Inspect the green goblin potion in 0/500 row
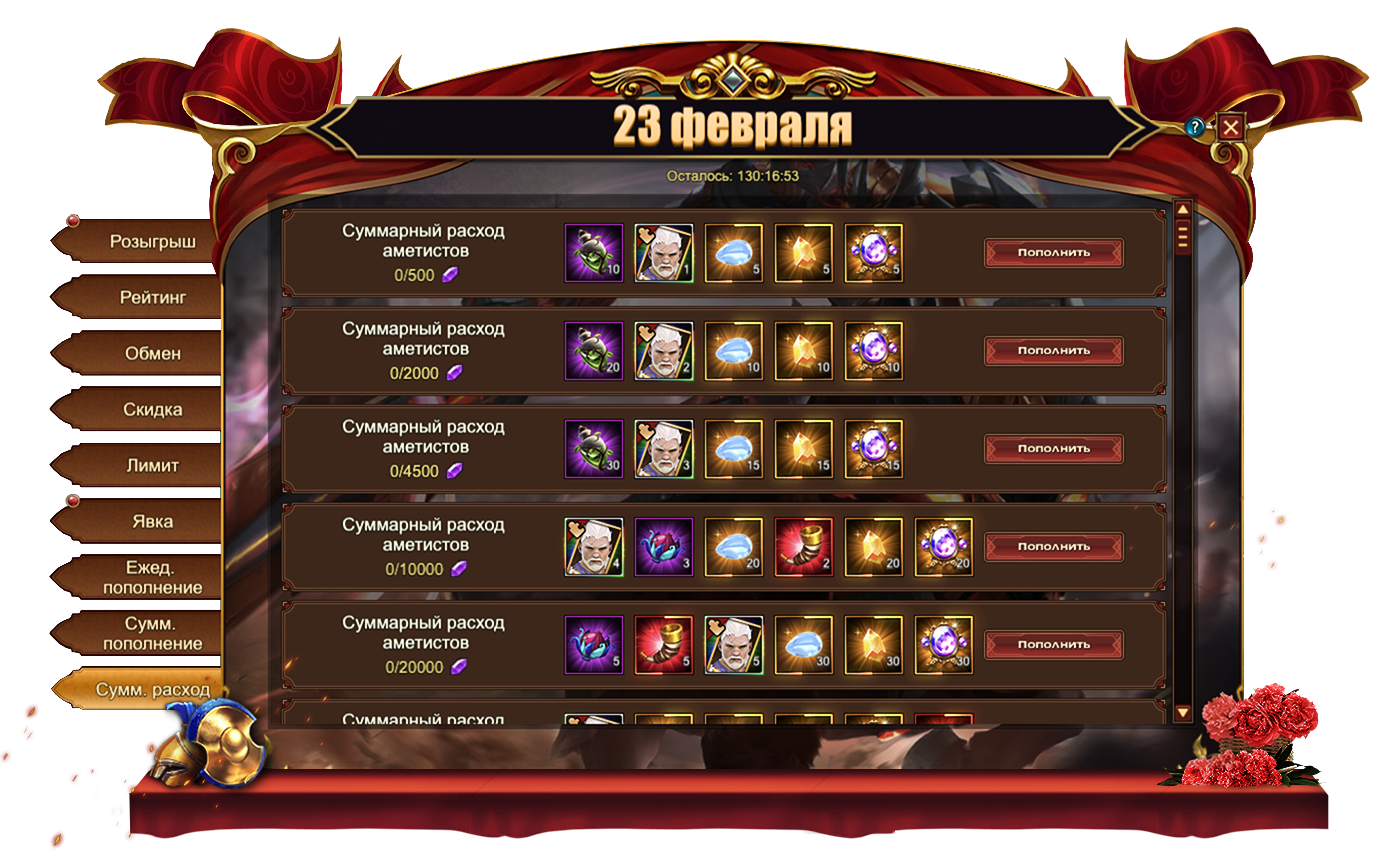This screenshot has width=1380, height=860. tap(594, 253)
